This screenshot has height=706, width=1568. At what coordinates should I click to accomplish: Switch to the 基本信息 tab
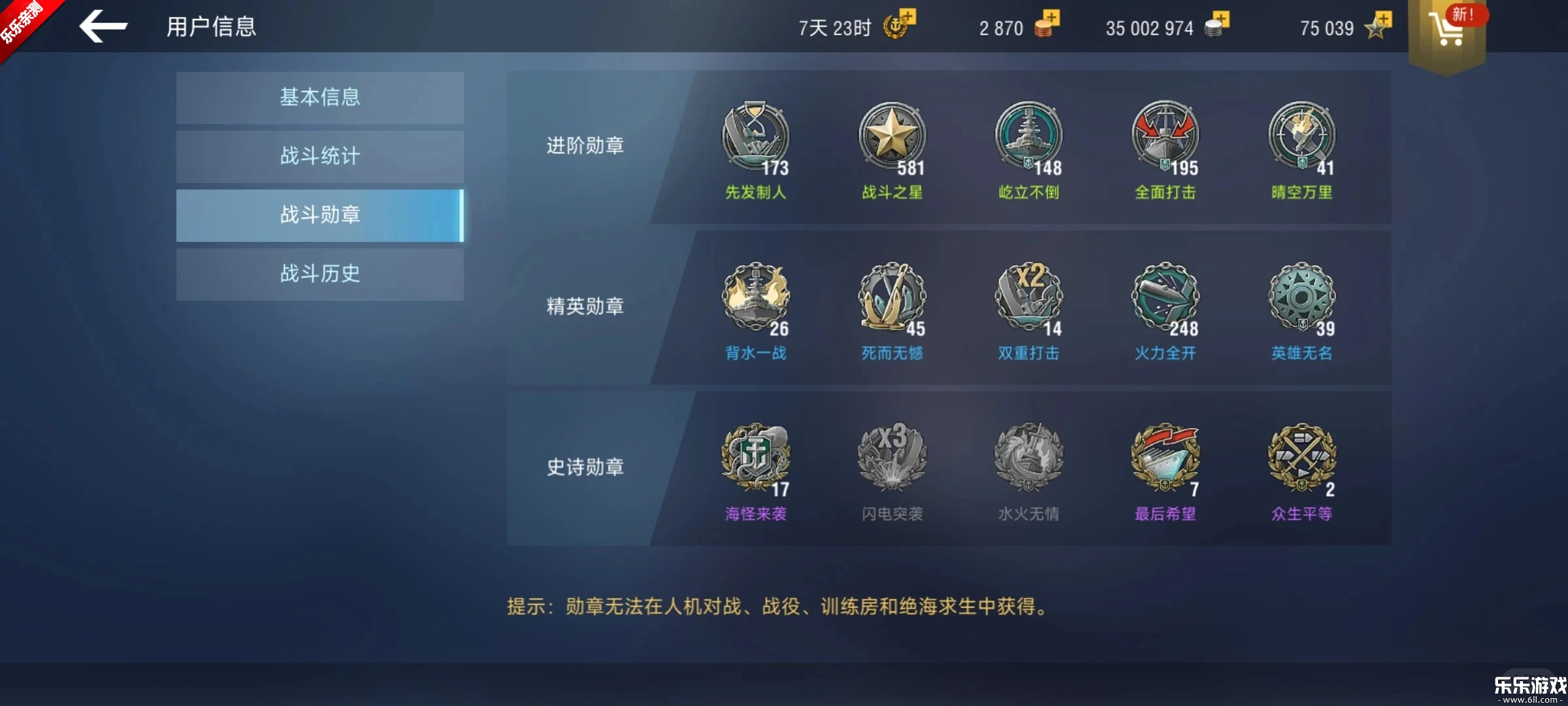(x=319, y=97)
